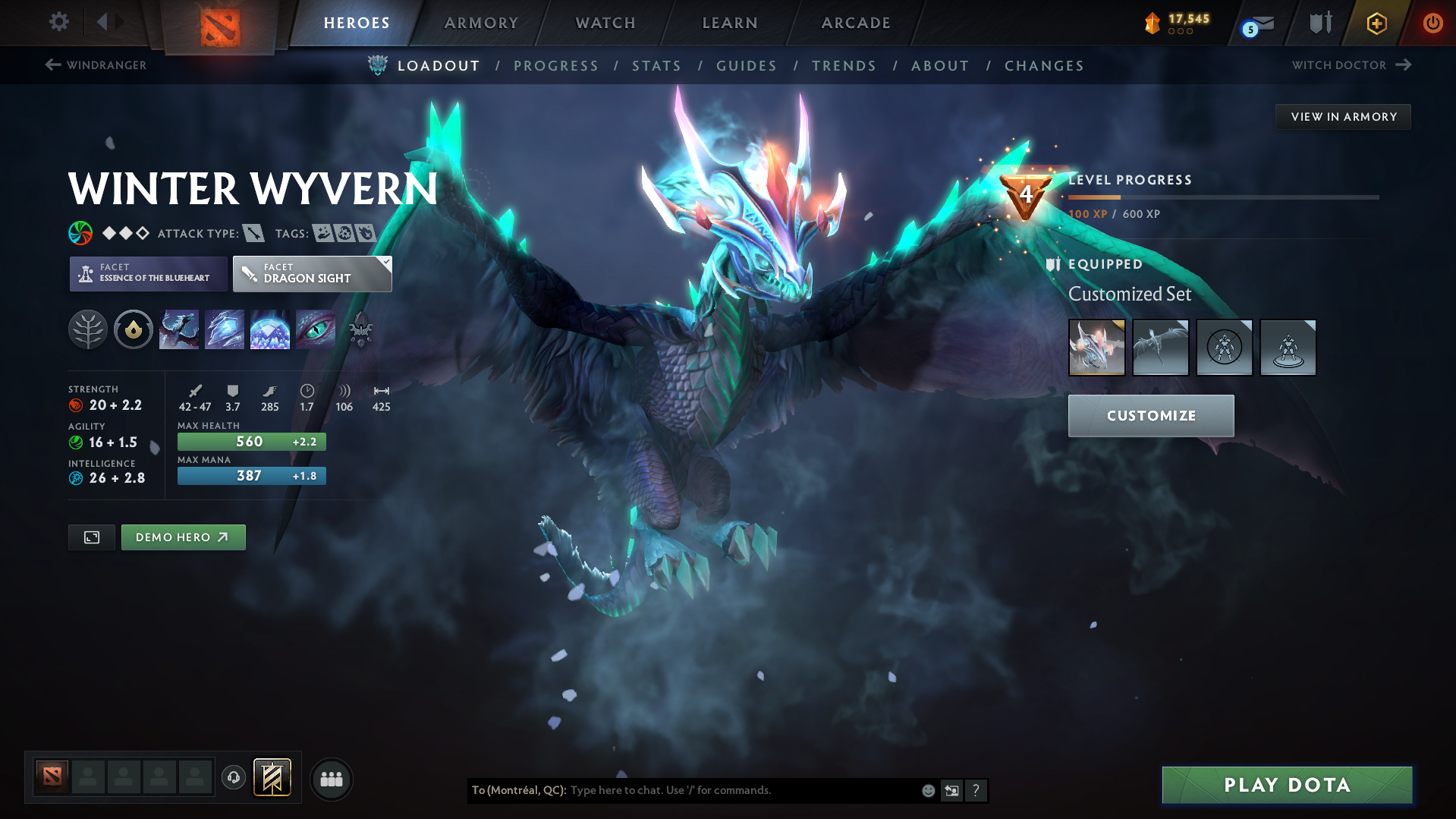Expand the Dragon Sight facet dropdown chevron
Screen dimensions: 1456x819
tap(385, 262)
